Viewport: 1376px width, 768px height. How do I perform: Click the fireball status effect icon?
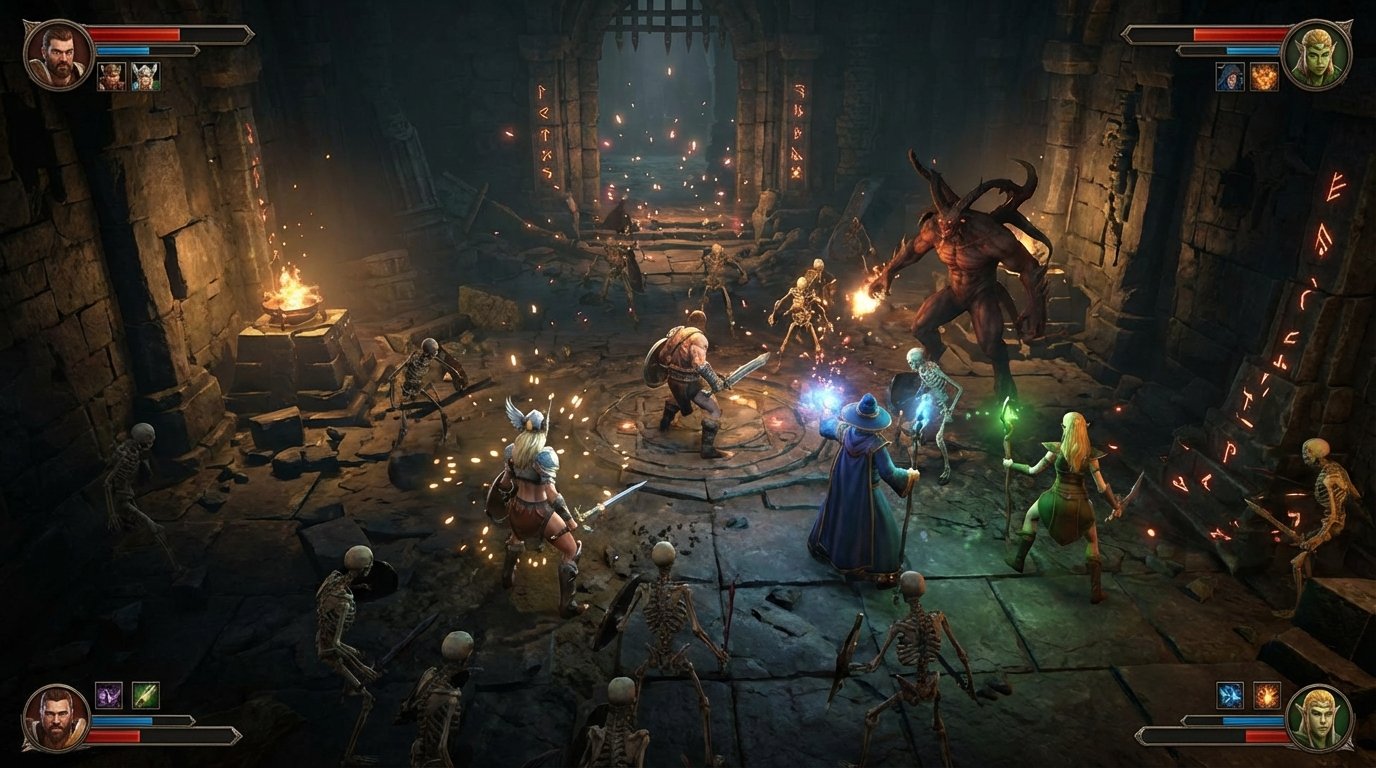pyautogui.click(x=1264, y=76)
